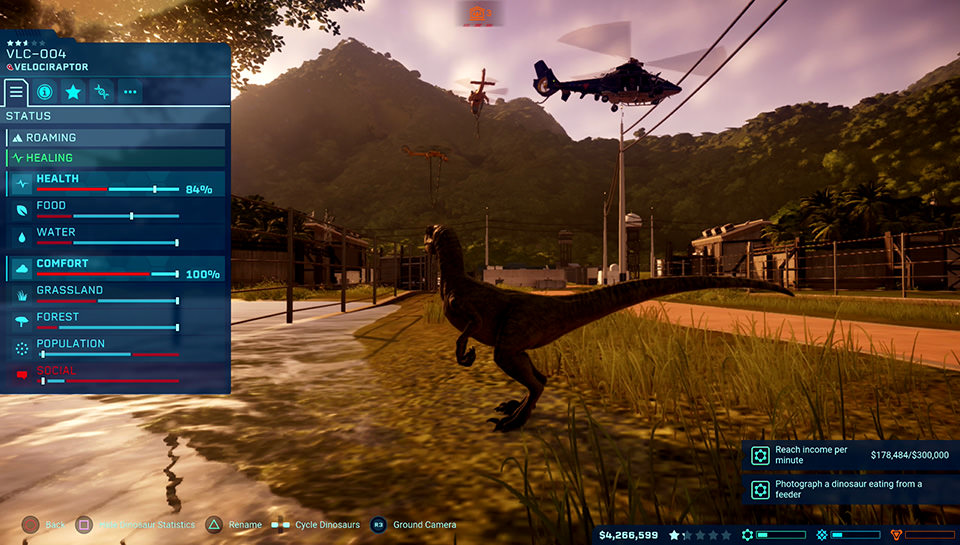Viewport: 960px width, 545px height.
Task: Switch to the star rating tab
Action: [73, 92]
